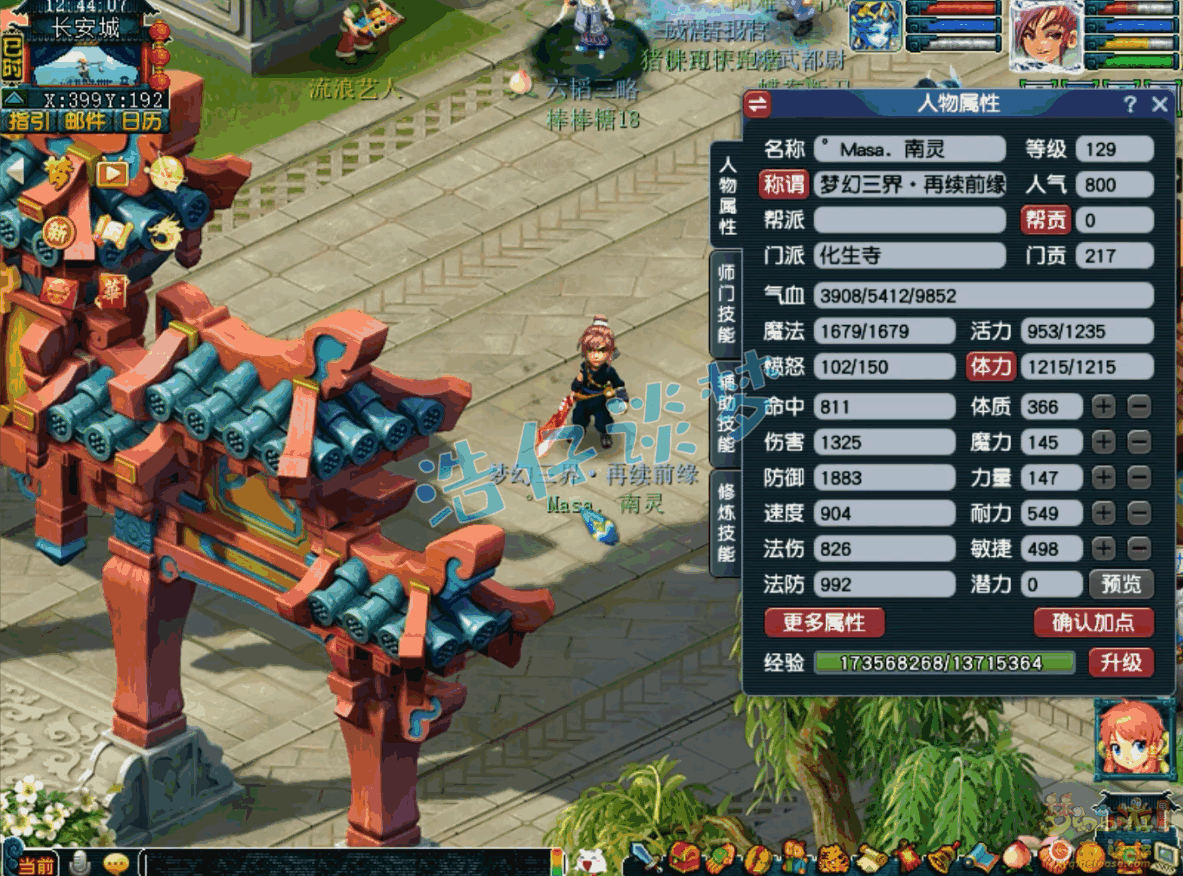Remove a point from 敏捷
The image size is (1183, 876).
pyautogui.click(x=1139, y=548)
